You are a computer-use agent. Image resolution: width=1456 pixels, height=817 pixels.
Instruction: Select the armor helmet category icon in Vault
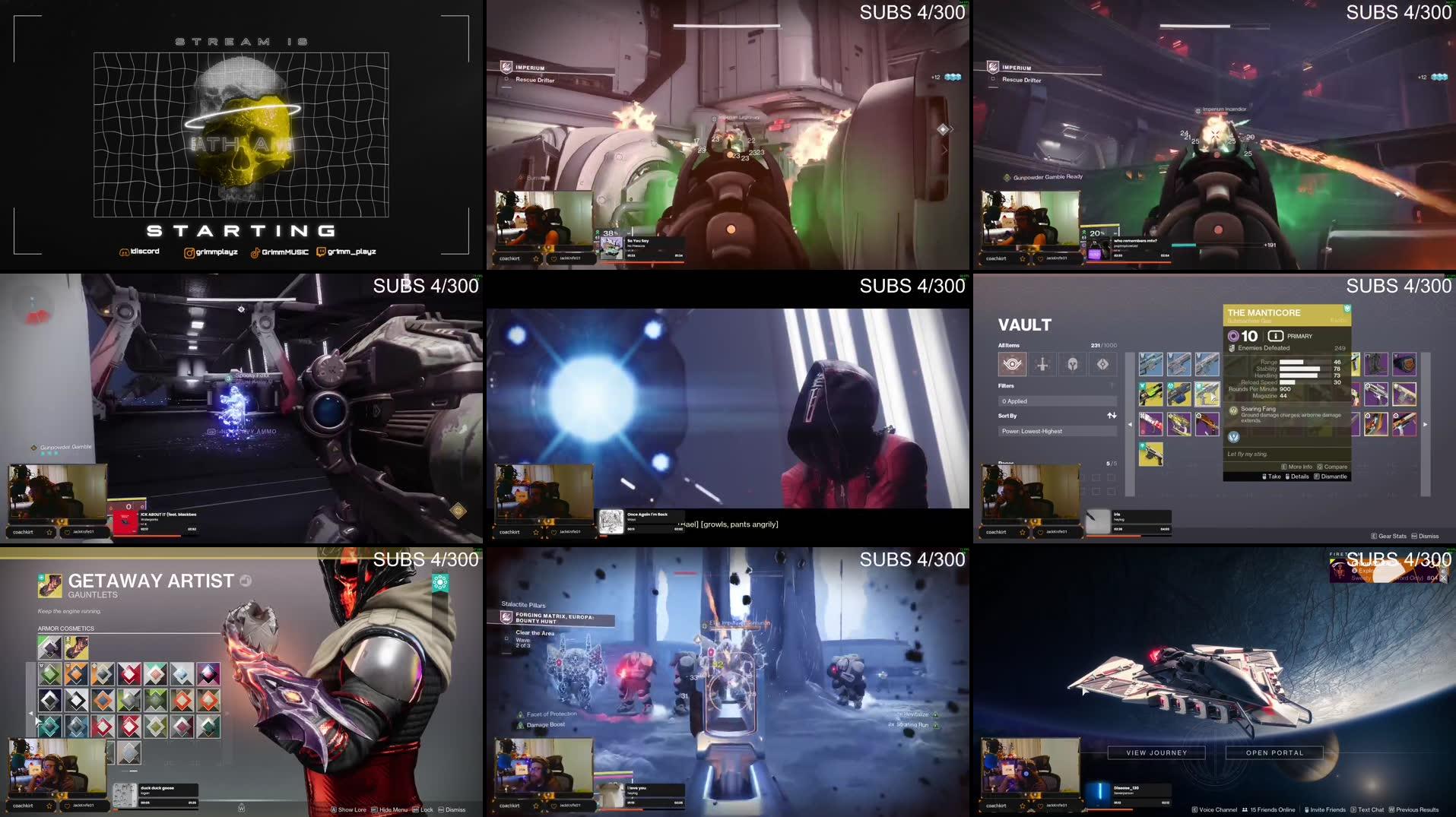click(x=1073, y=364)
